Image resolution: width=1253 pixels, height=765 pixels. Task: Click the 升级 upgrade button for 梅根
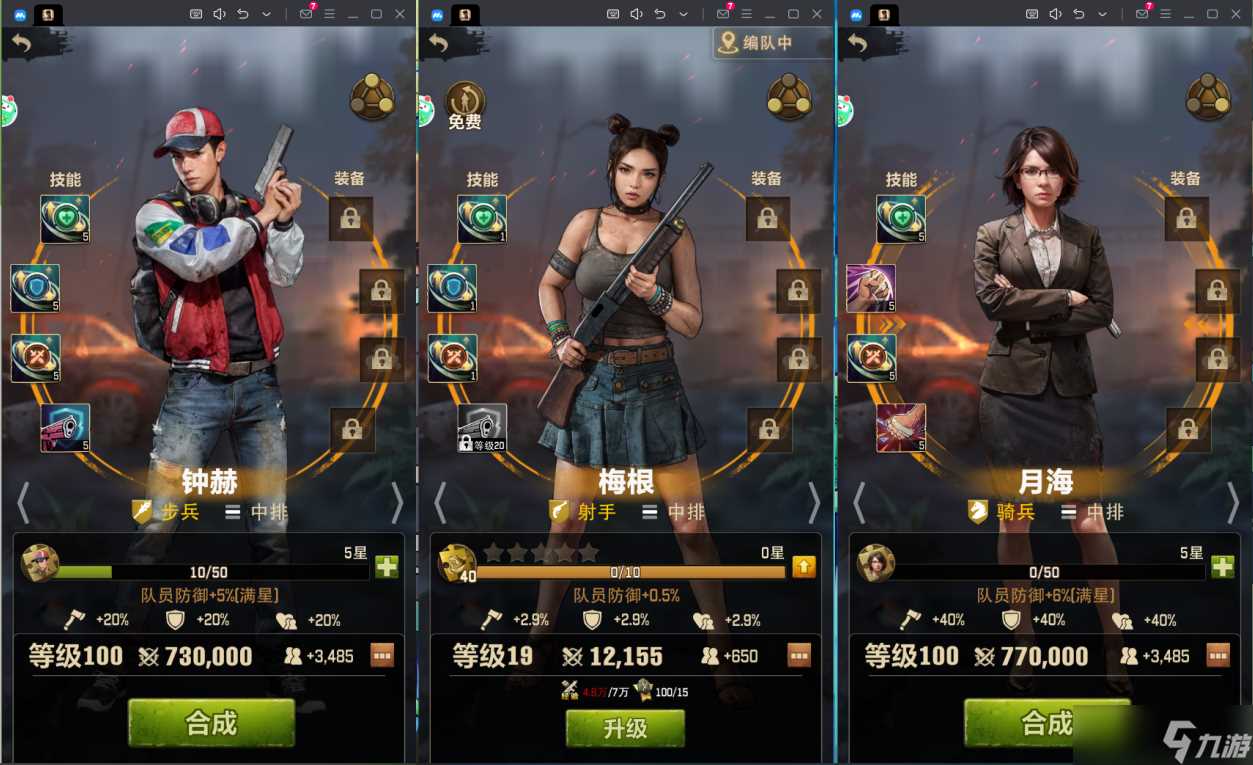coord(625,728)
